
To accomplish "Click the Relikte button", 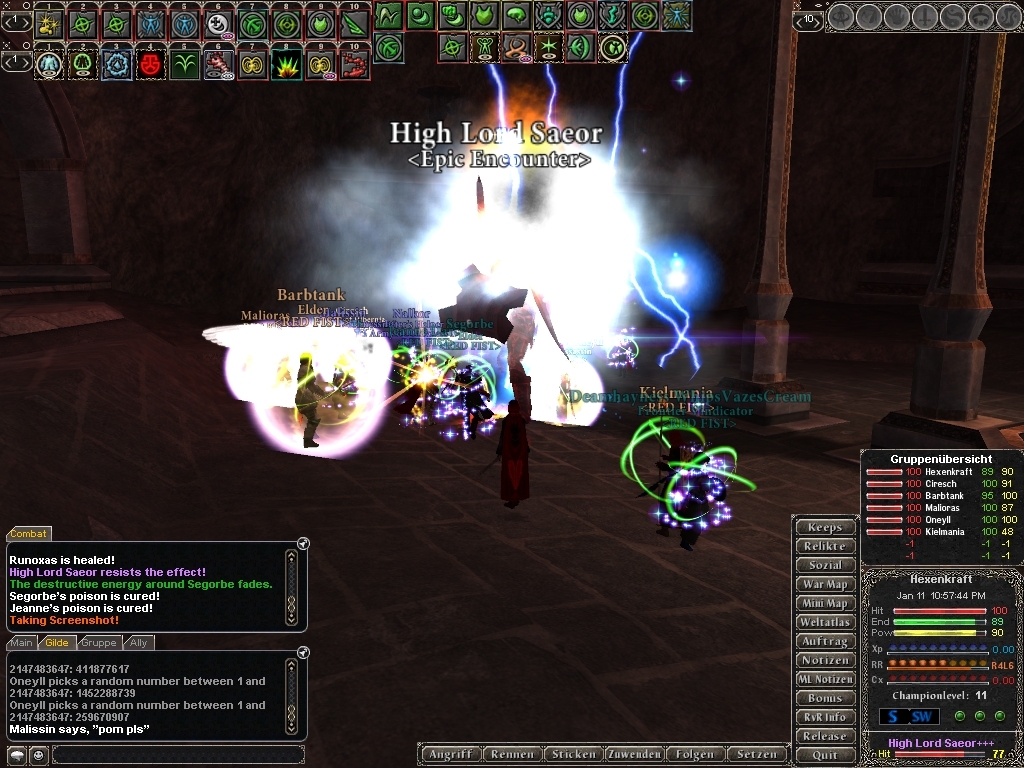I will [825, 546].
